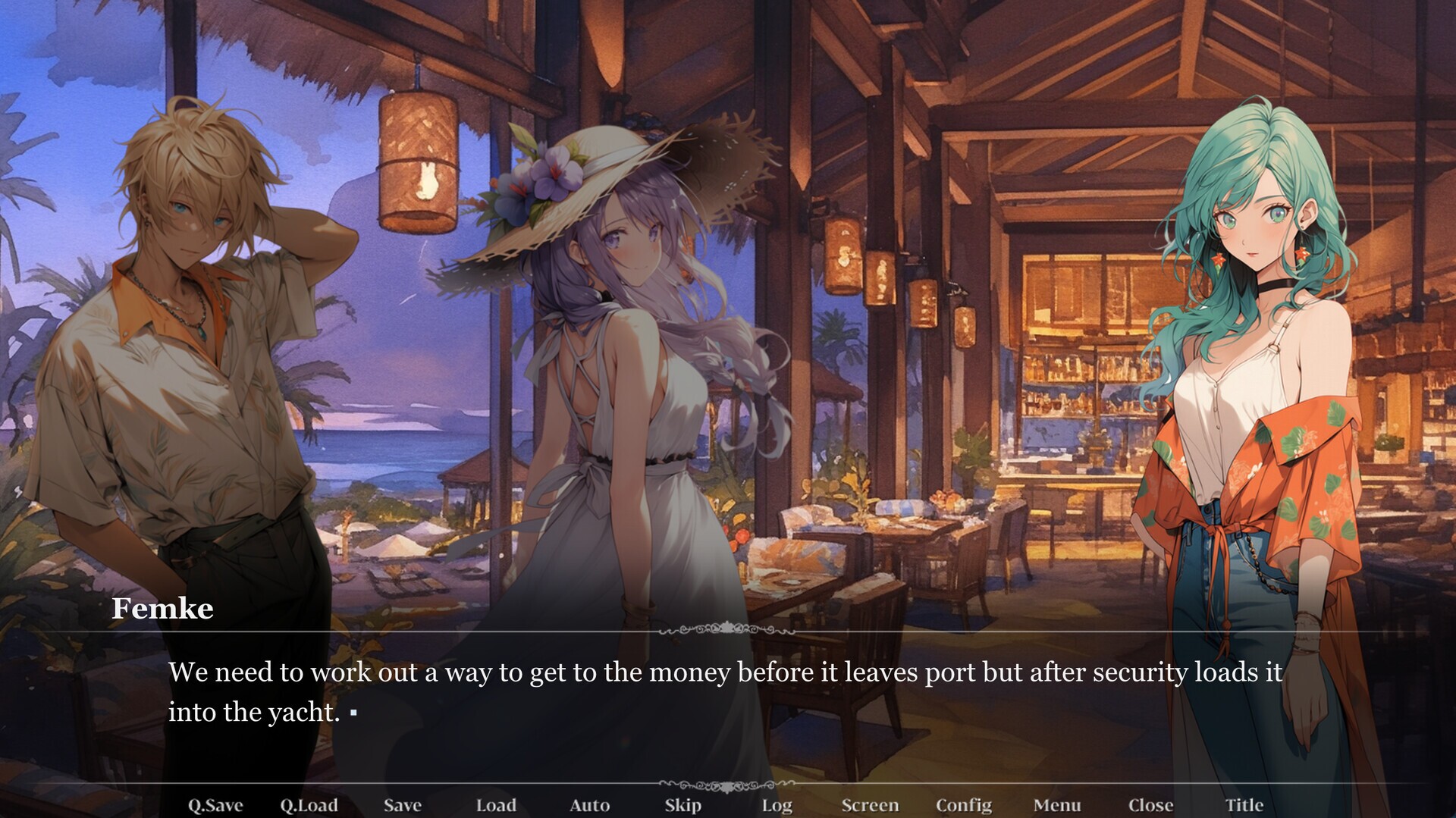Hide the interface with Close

point(1150,805)
